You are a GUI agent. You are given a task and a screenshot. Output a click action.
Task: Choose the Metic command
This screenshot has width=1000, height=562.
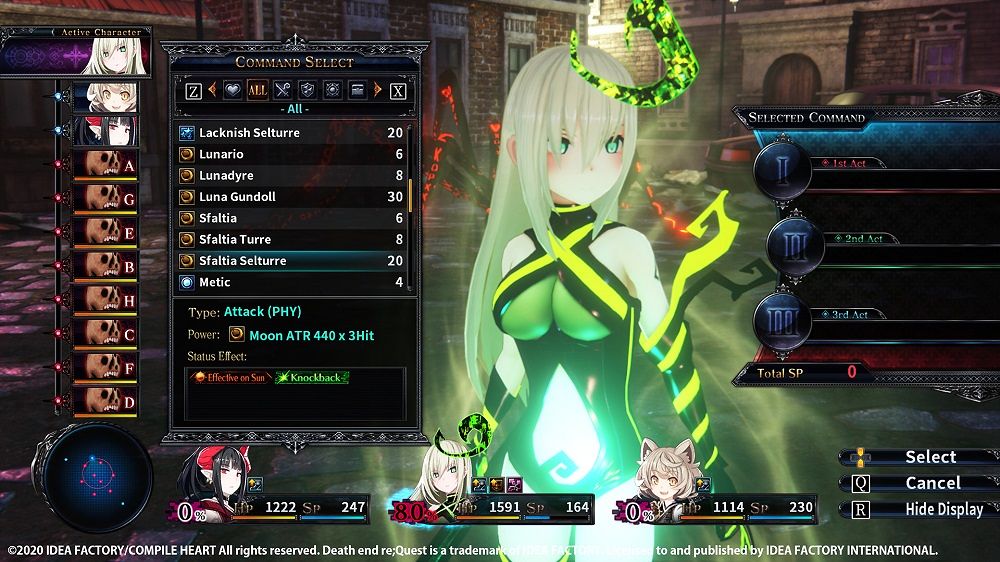pos(290,283)
